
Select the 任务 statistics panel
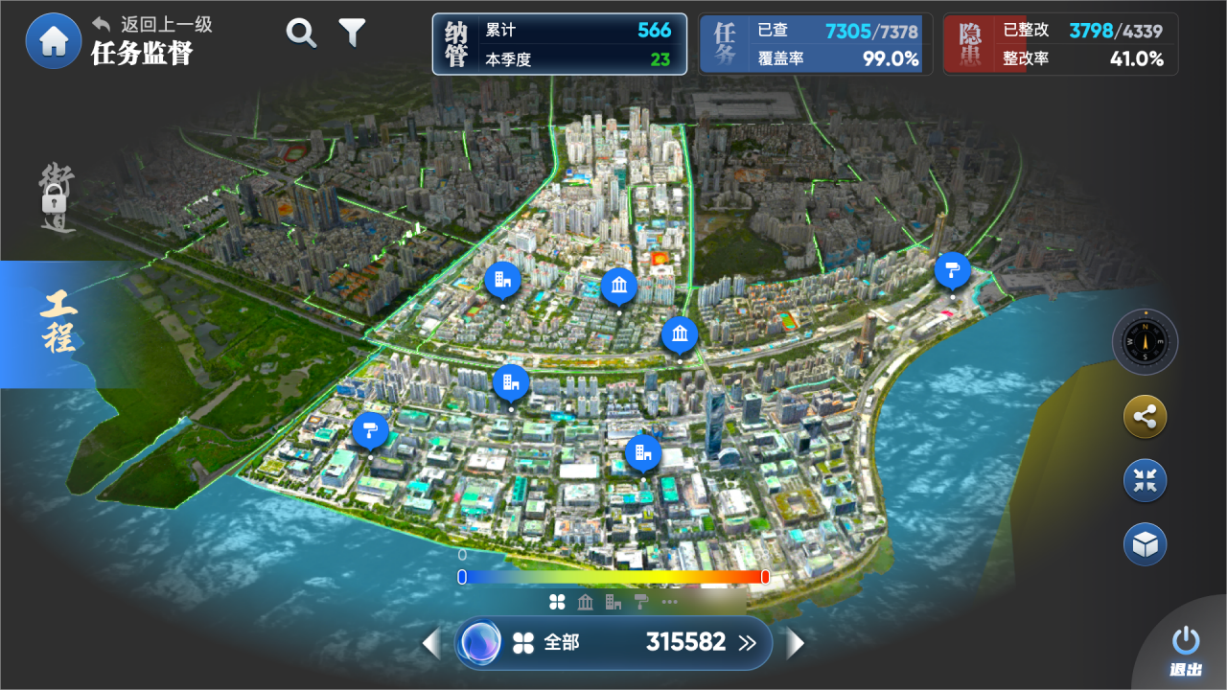pyautogui.click(x=815, y=44)
